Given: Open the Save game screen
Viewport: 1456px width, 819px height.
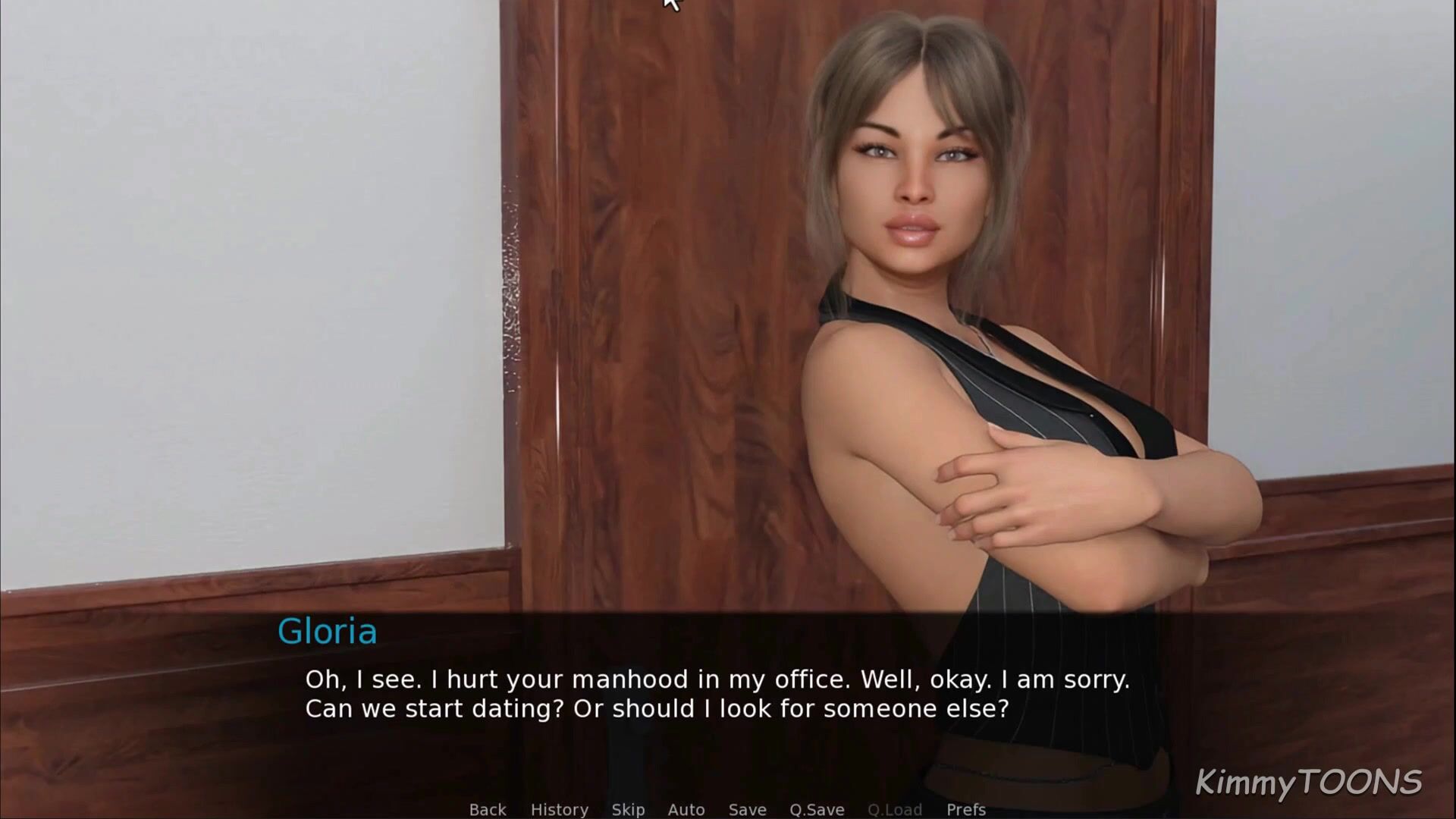Looking at the screenshot, I should 747,809.
